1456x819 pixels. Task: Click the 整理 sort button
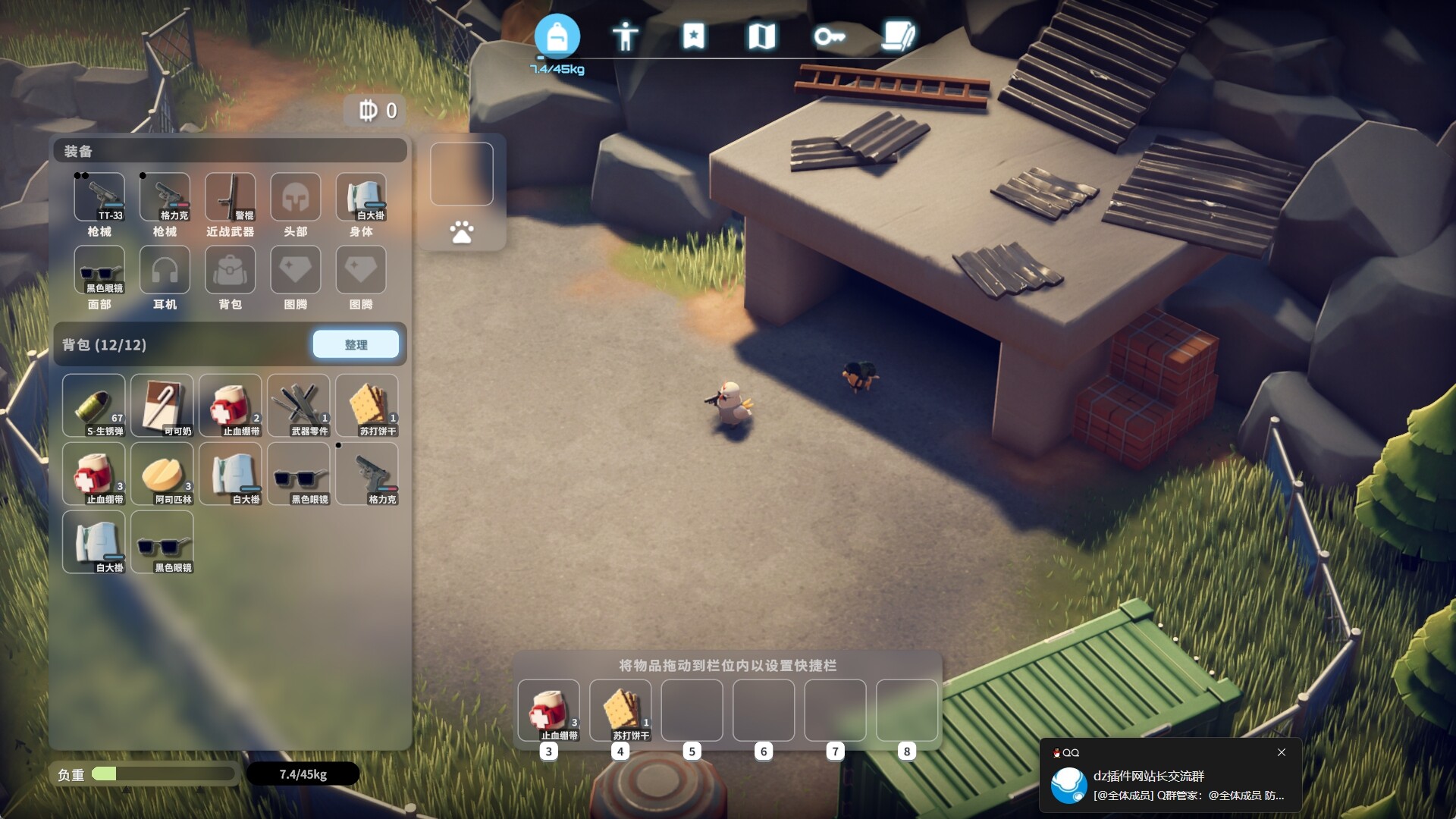coord(356,344)
